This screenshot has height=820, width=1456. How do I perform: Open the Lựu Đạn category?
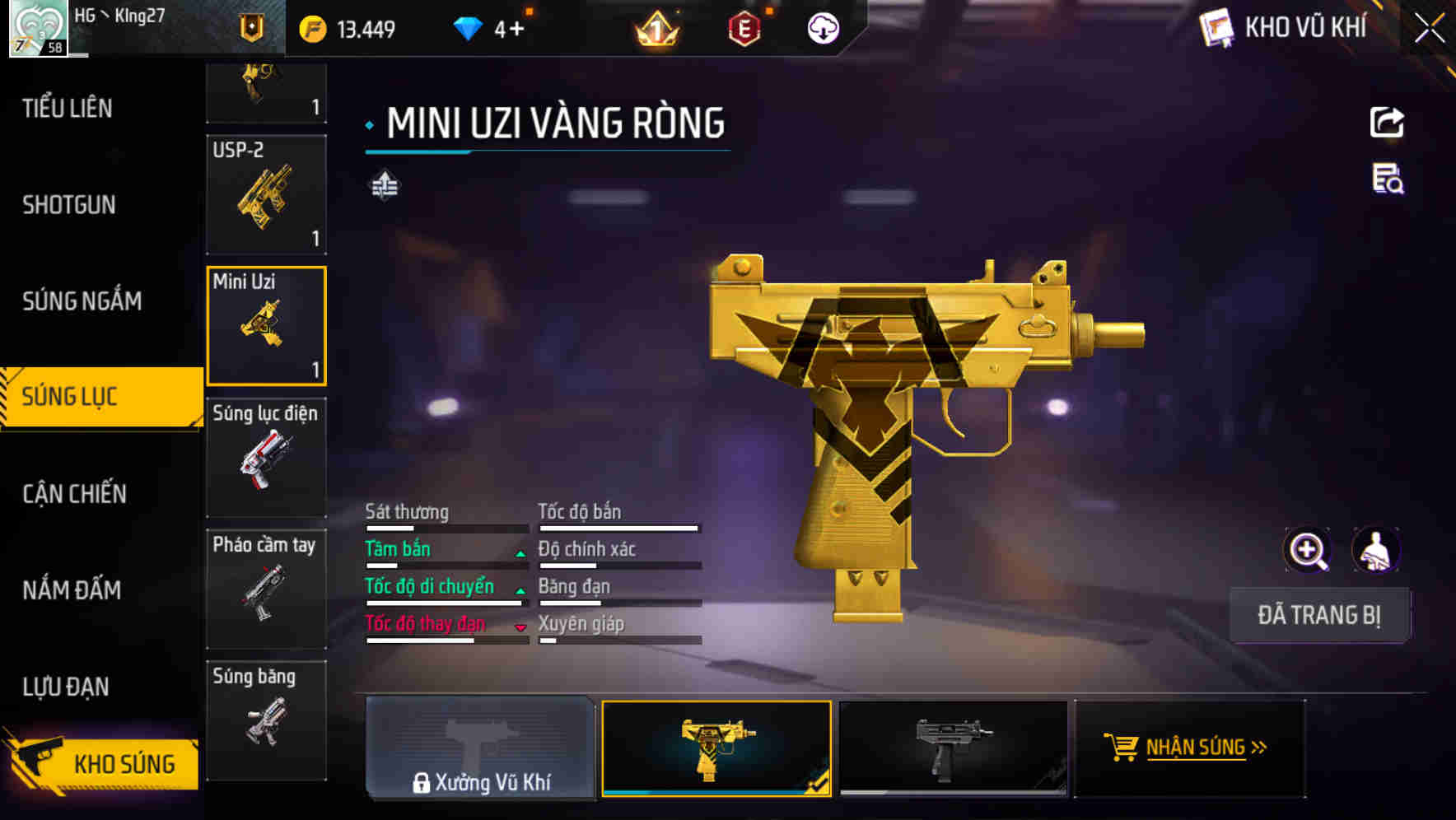tap(66, 686)
